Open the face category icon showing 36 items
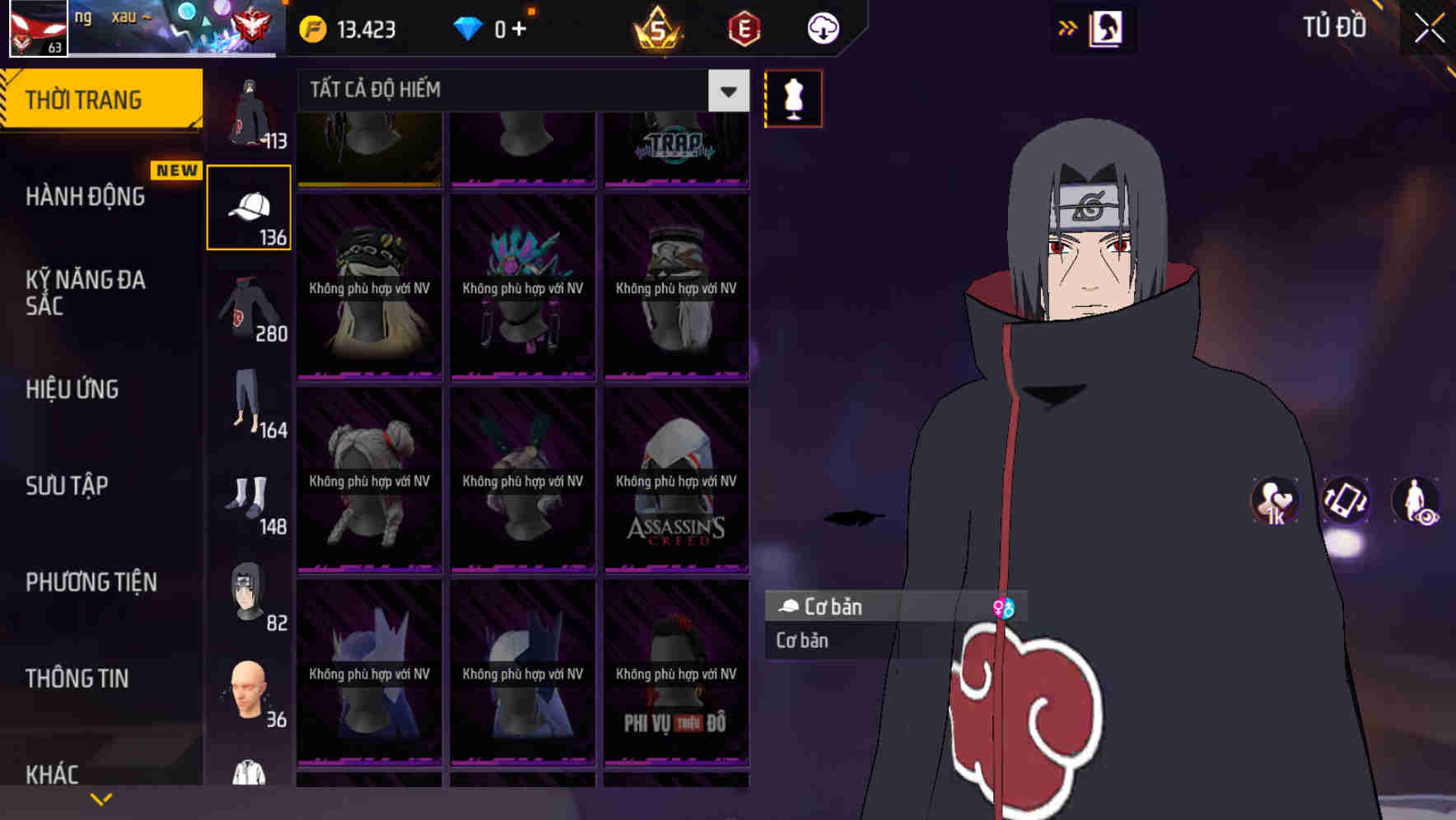Image resolution: width=1456 pixels, height=820 pixels. pyautogui.click(x=248, y=692)
